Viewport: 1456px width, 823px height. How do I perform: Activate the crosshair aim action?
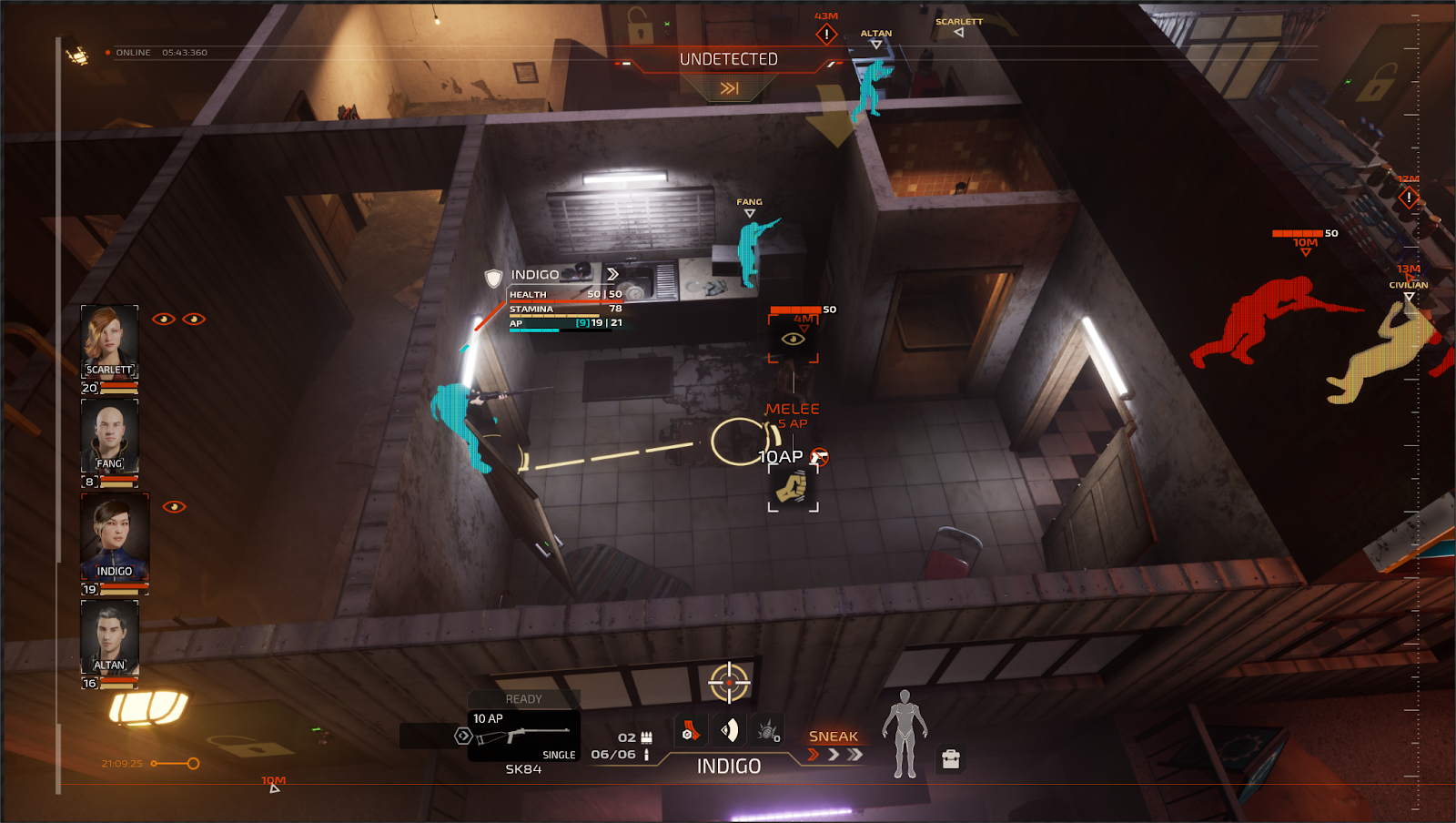(x=729, y=683)
